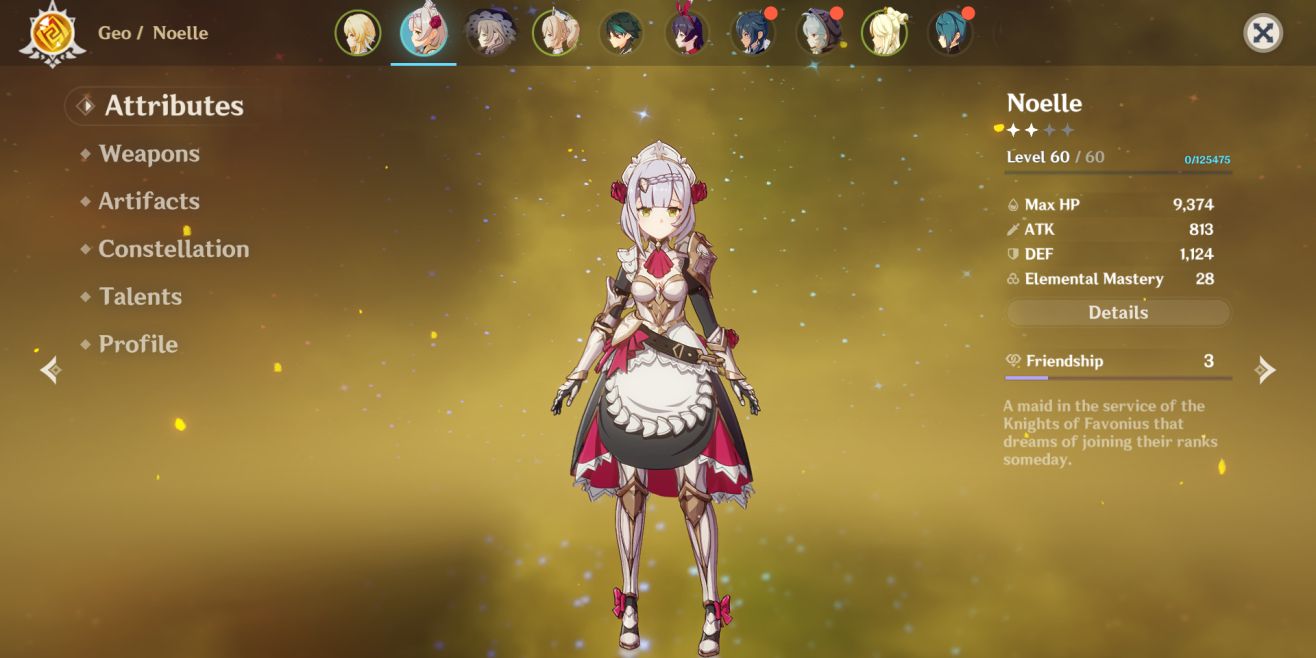Close the character screen
Image resolution: width=1316 pixels, height=658 pixels.
click(1263, 33)
